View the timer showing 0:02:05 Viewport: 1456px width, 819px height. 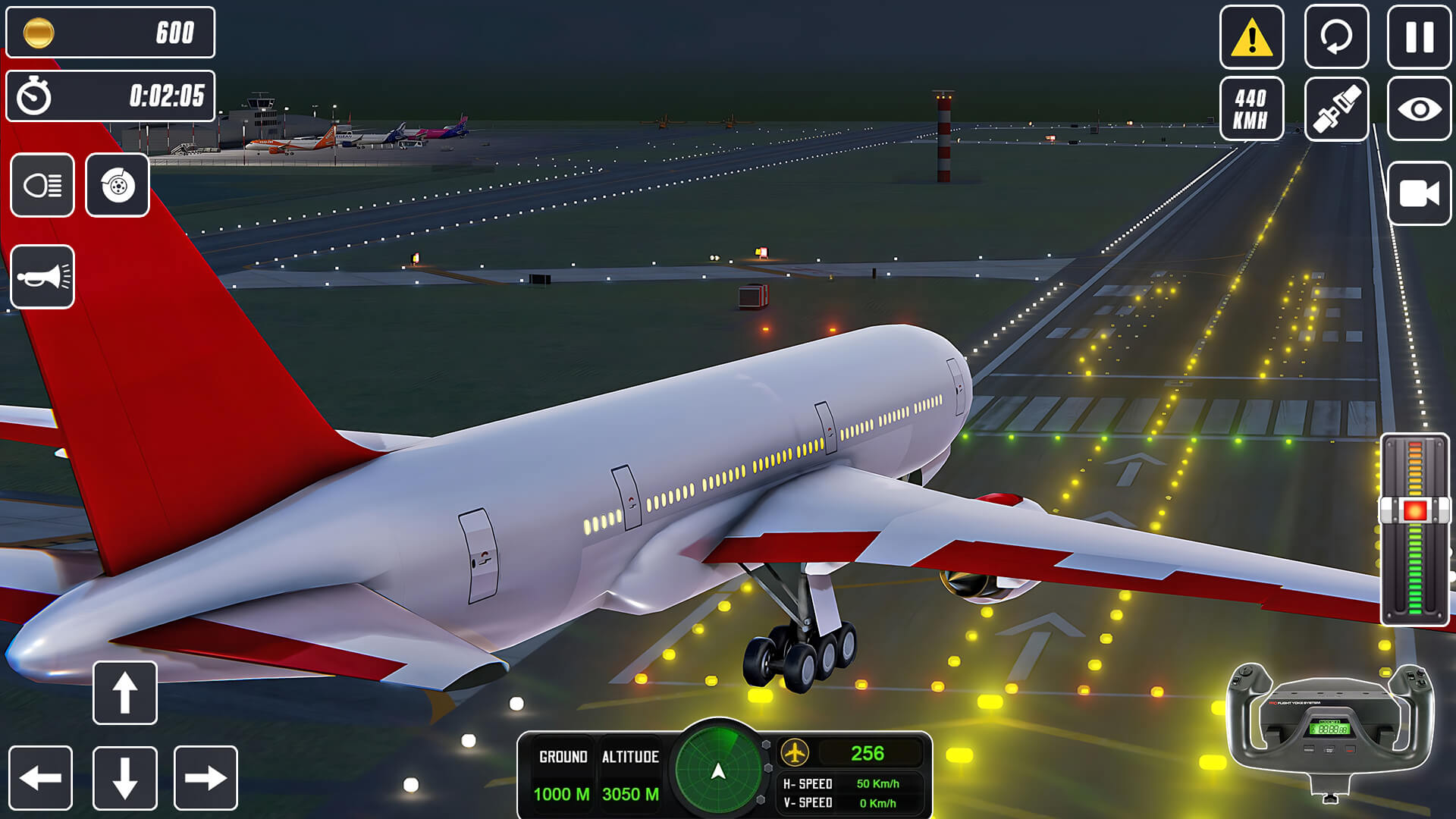click(x=111, y=96)
